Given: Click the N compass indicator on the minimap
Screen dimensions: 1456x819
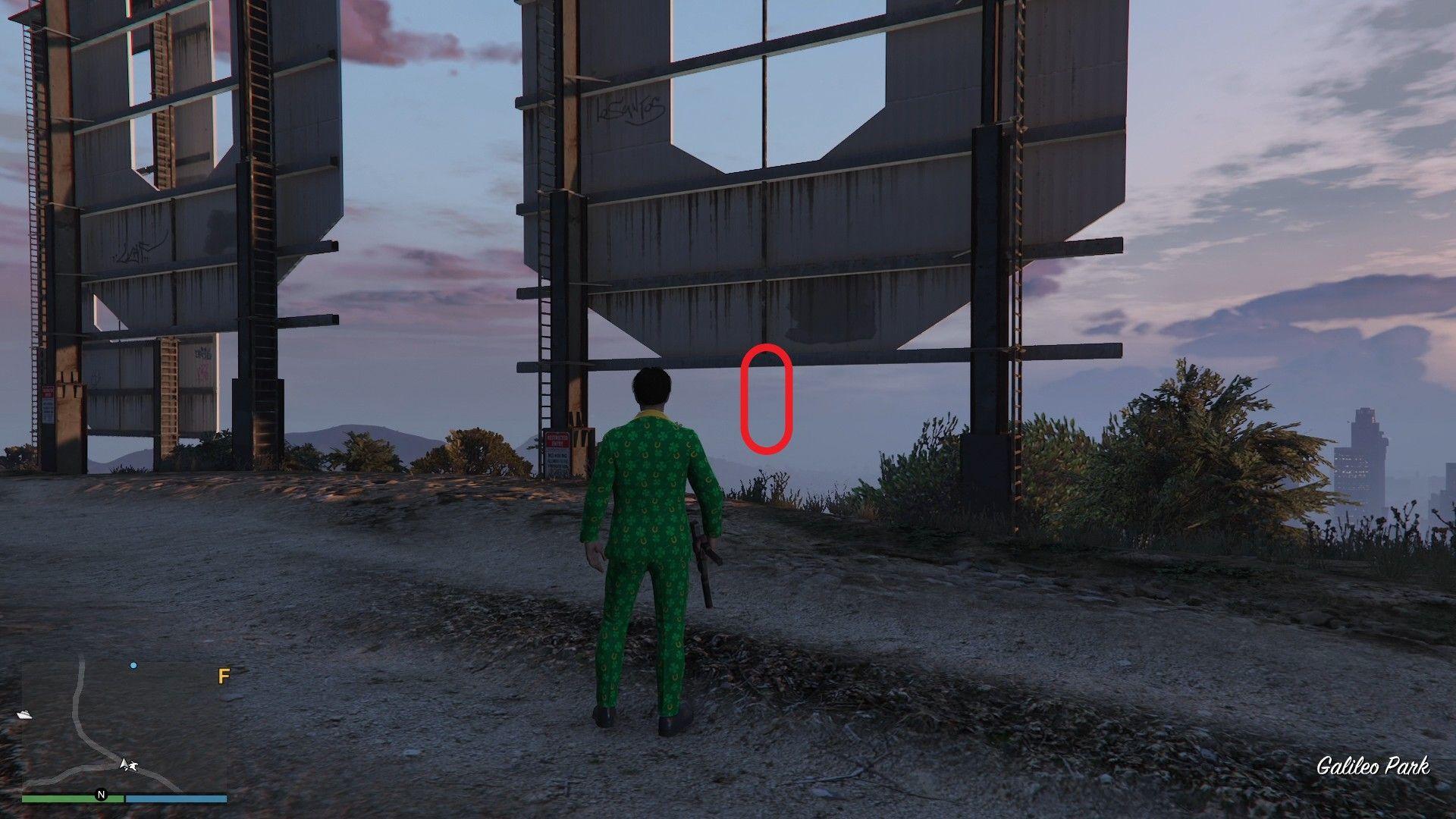Looking at the screenshot, I should pos(101,795).
